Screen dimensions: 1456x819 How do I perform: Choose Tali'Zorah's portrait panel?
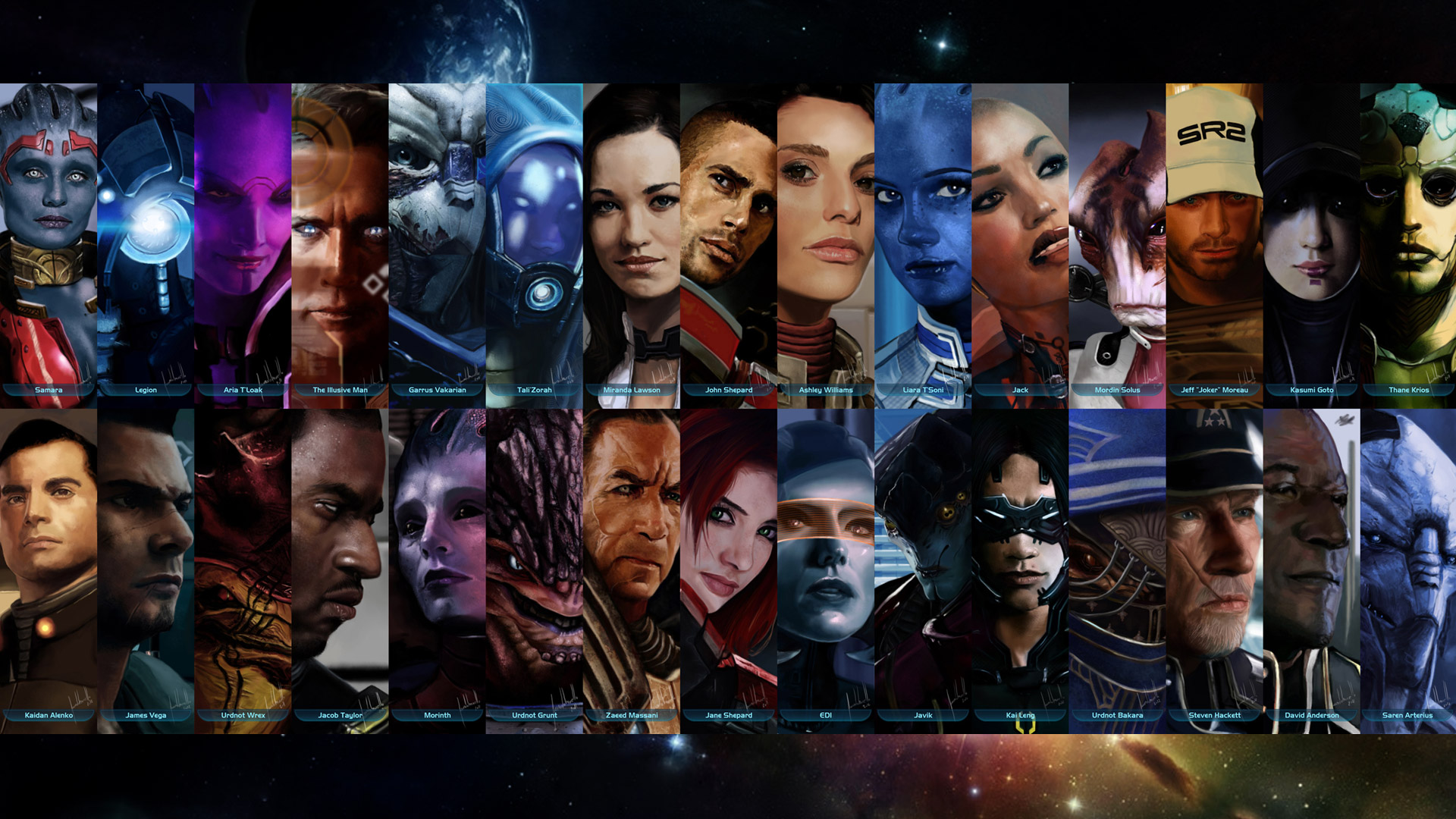[x=534, y=243]
